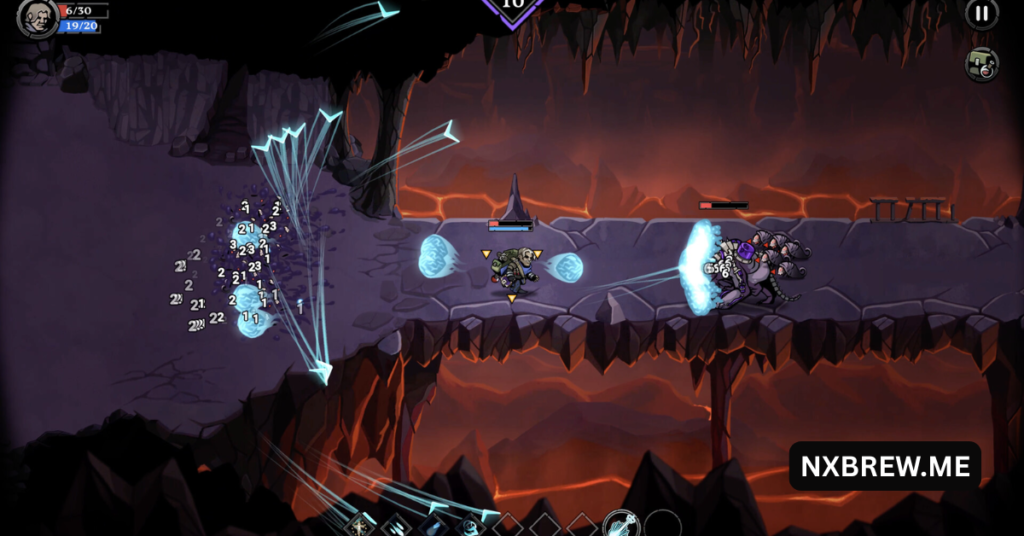The image size is (1024, 536).
Task: Use the ice shards skill
Action: 396,523
